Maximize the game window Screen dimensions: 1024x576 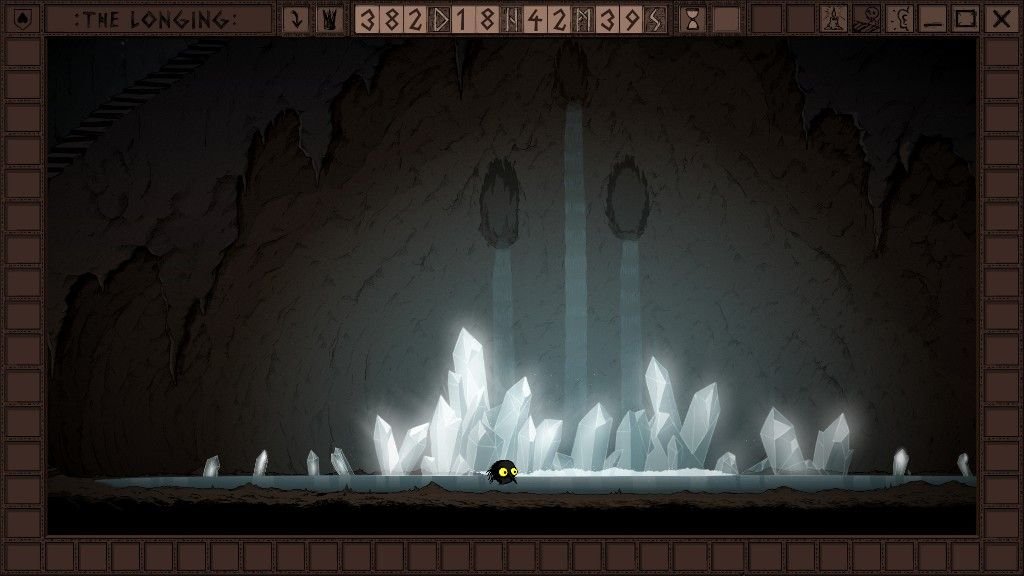[x=965, y=19]
